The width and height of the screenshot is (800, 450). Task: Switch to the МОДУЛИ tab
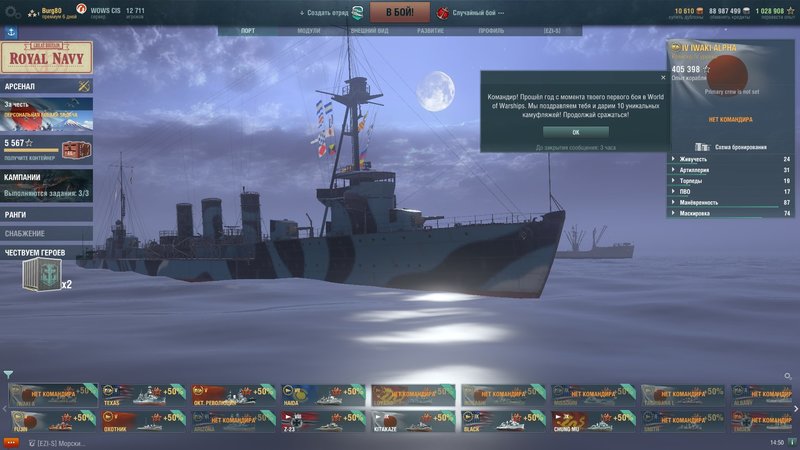pyautogui.click(x=309, y=31)
